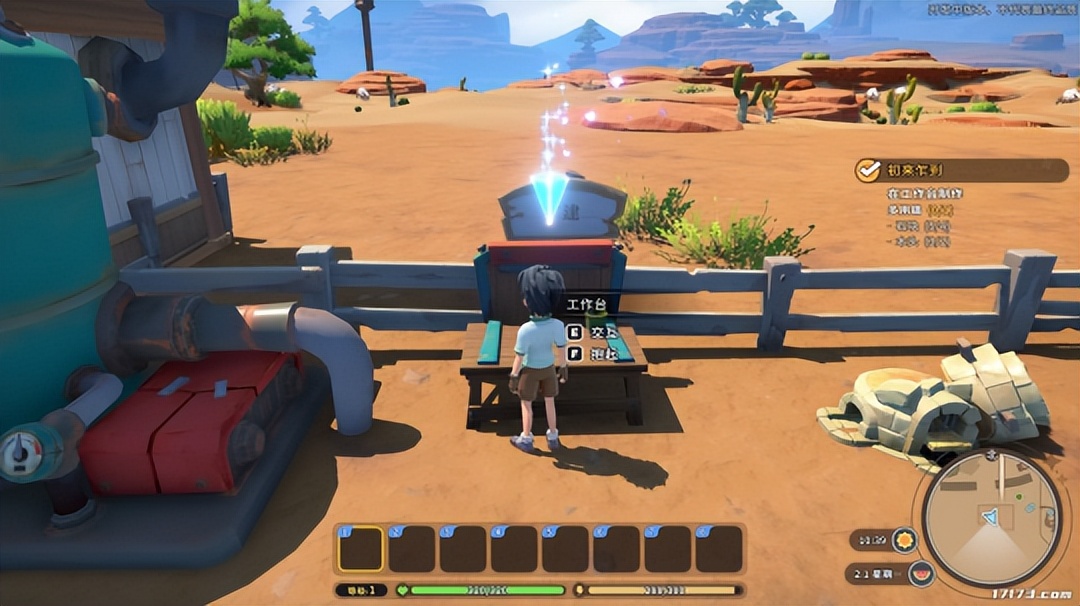Click the sun weather icon
The width and height of the screenshot is (1080, 606).
pos(904,541)
